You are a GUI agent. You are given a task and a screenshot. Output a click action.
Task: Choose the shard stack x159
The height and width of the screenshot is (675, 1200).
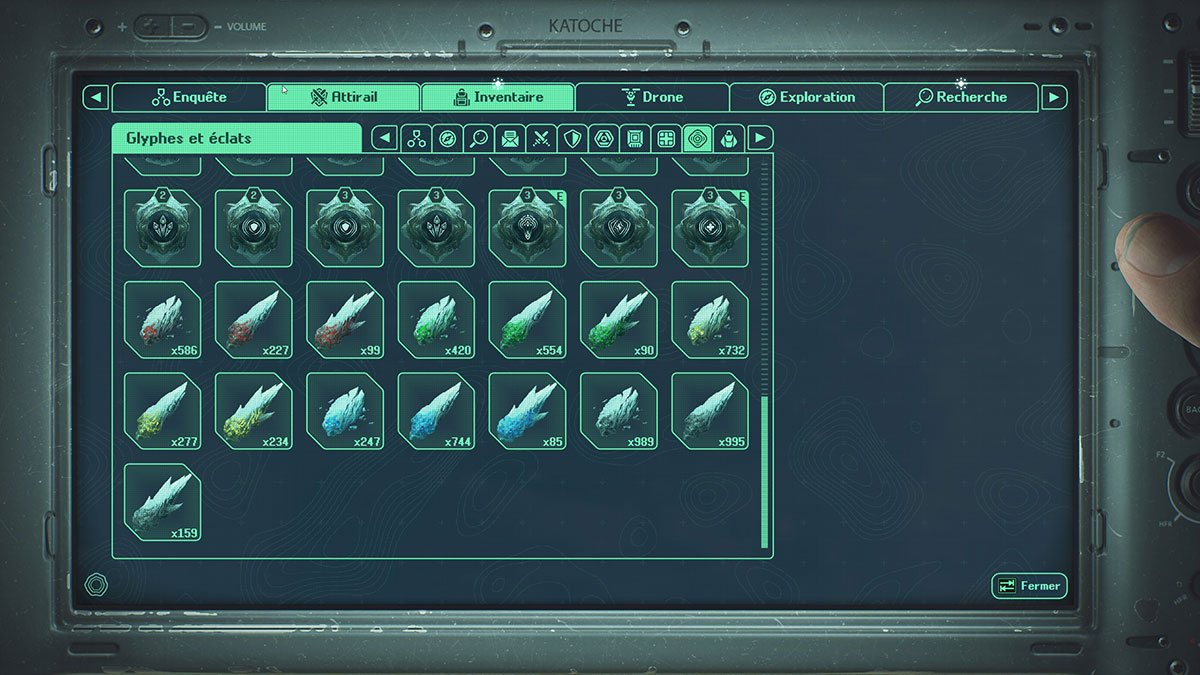click(162, 502)
